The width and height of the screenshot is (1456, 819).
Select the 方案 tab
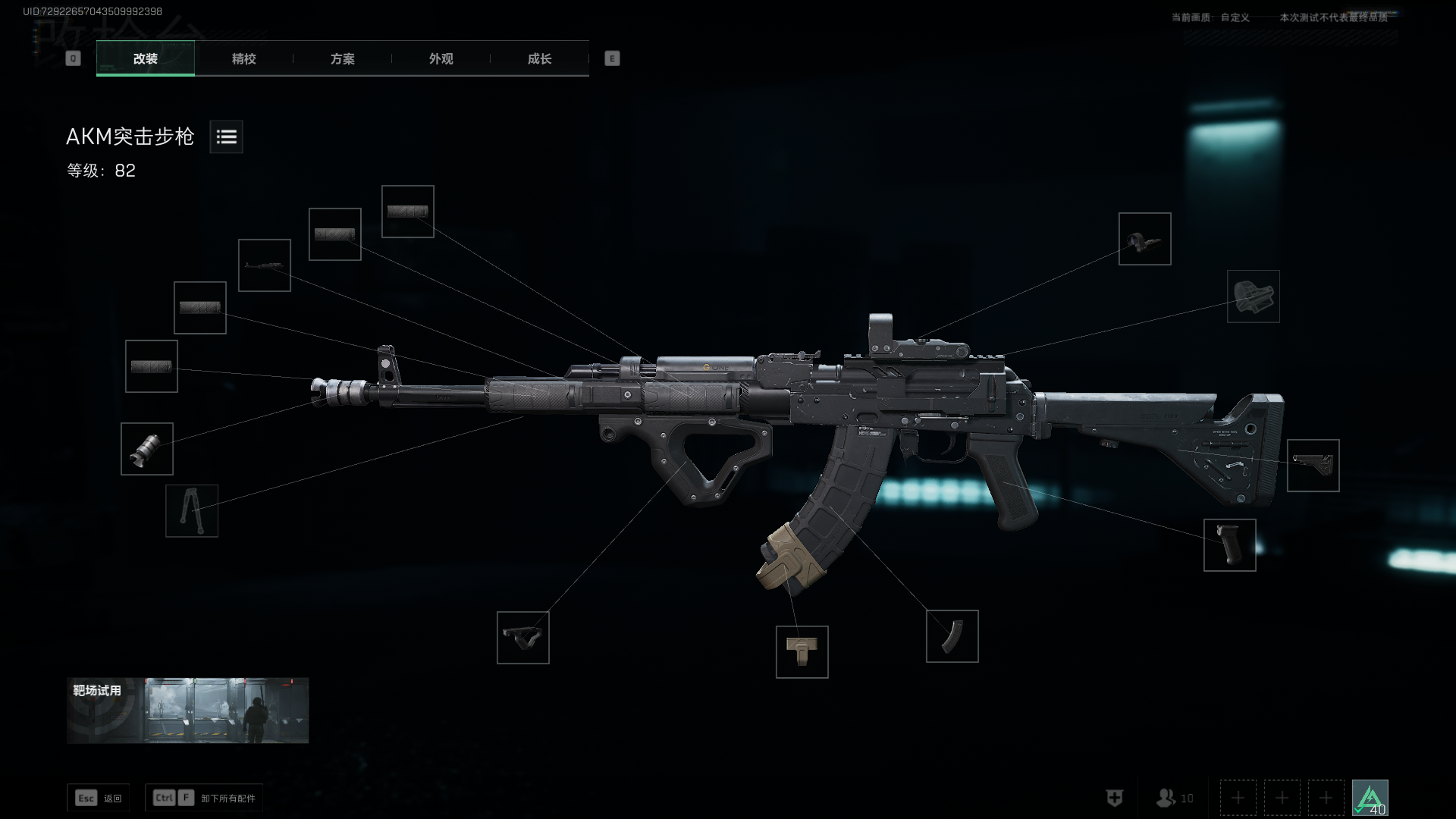pyautogui.click(x=342, y=58)
